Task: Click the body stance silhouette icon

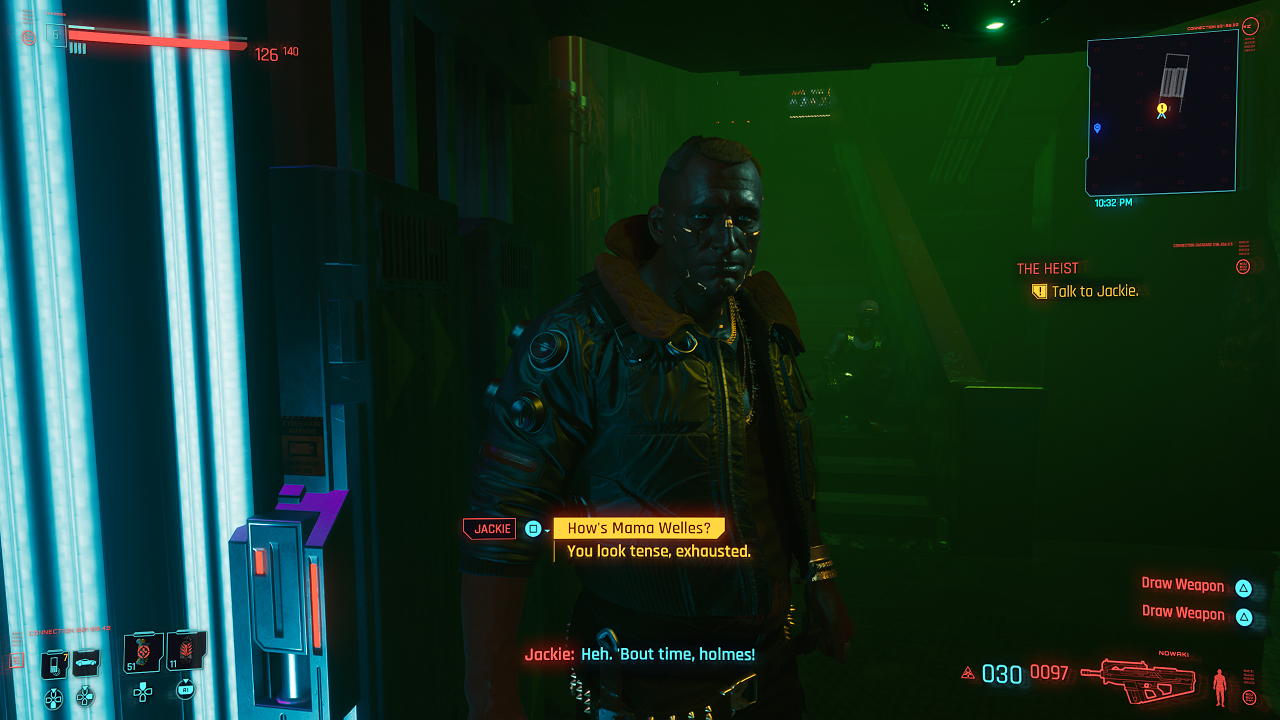Action: tap(1219, 686)
